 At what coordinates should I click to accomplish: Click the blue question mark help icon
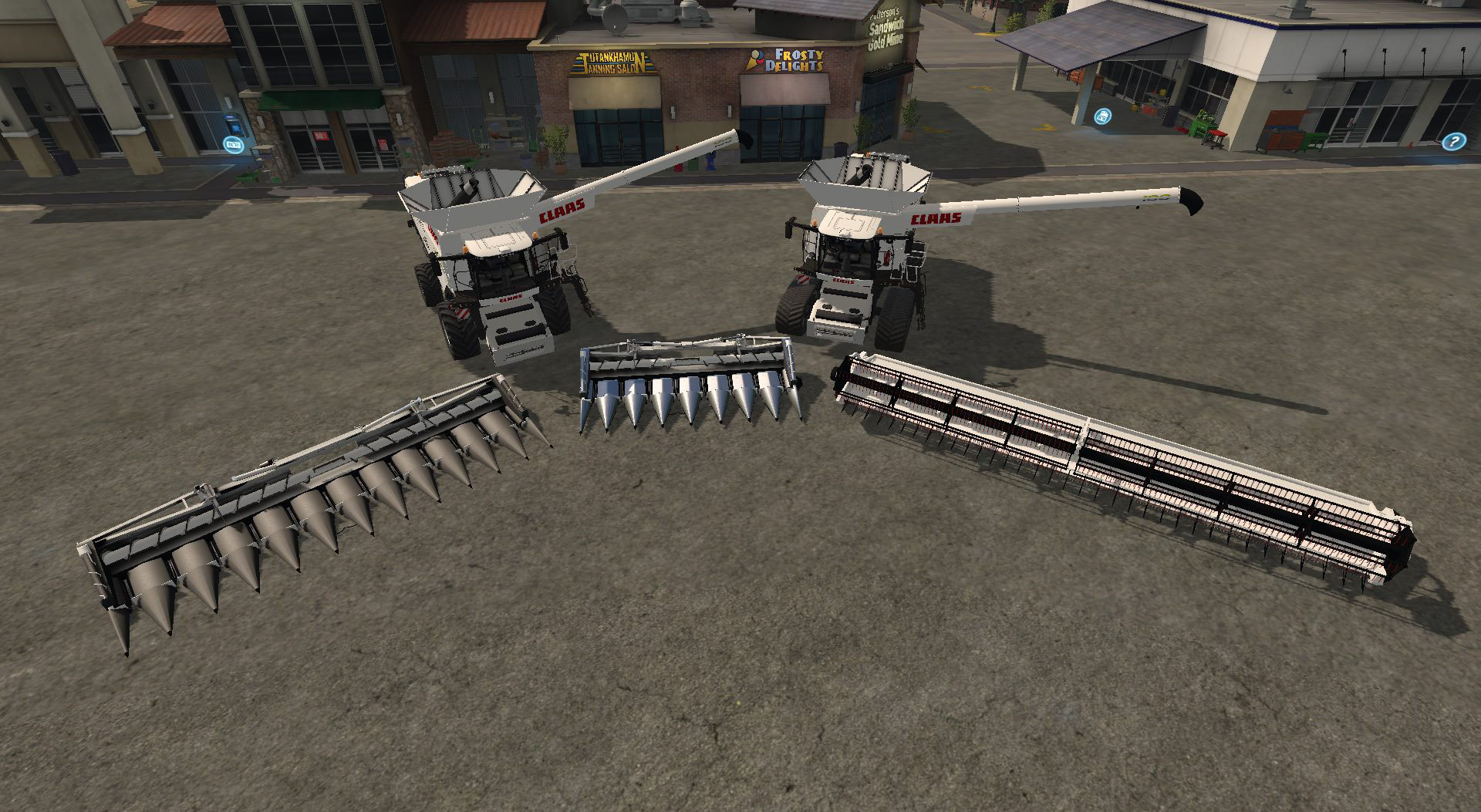coord(1453,141)
